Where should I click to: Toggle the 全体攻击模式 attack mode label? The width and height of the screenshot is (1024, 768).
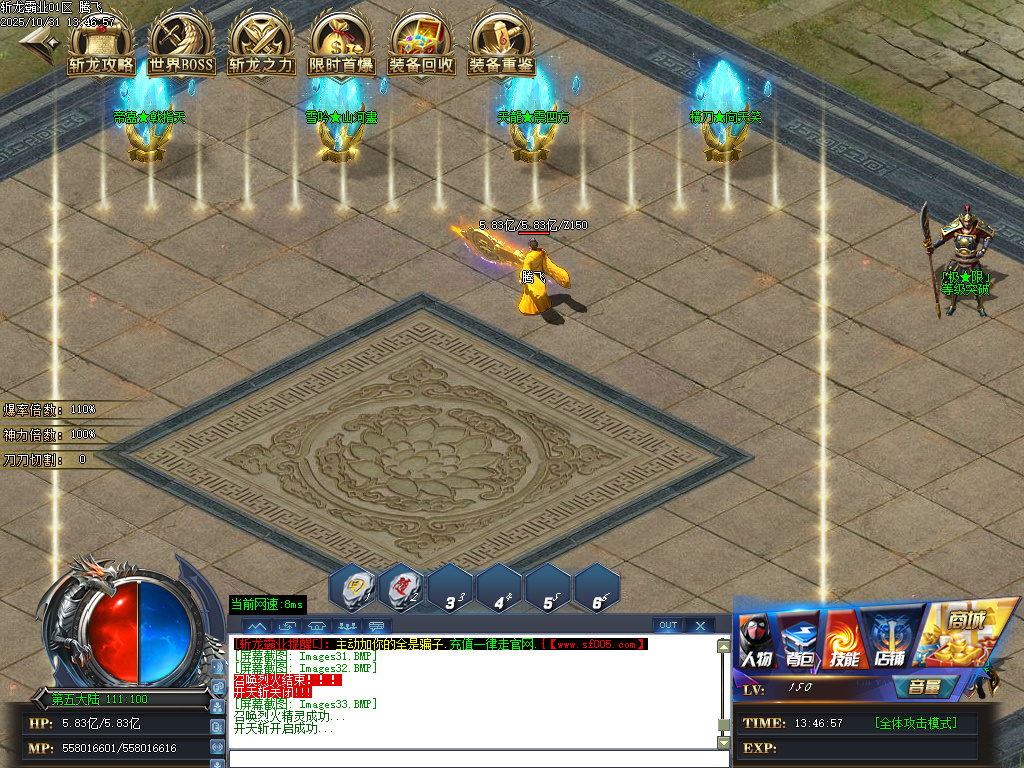[915, 723]
